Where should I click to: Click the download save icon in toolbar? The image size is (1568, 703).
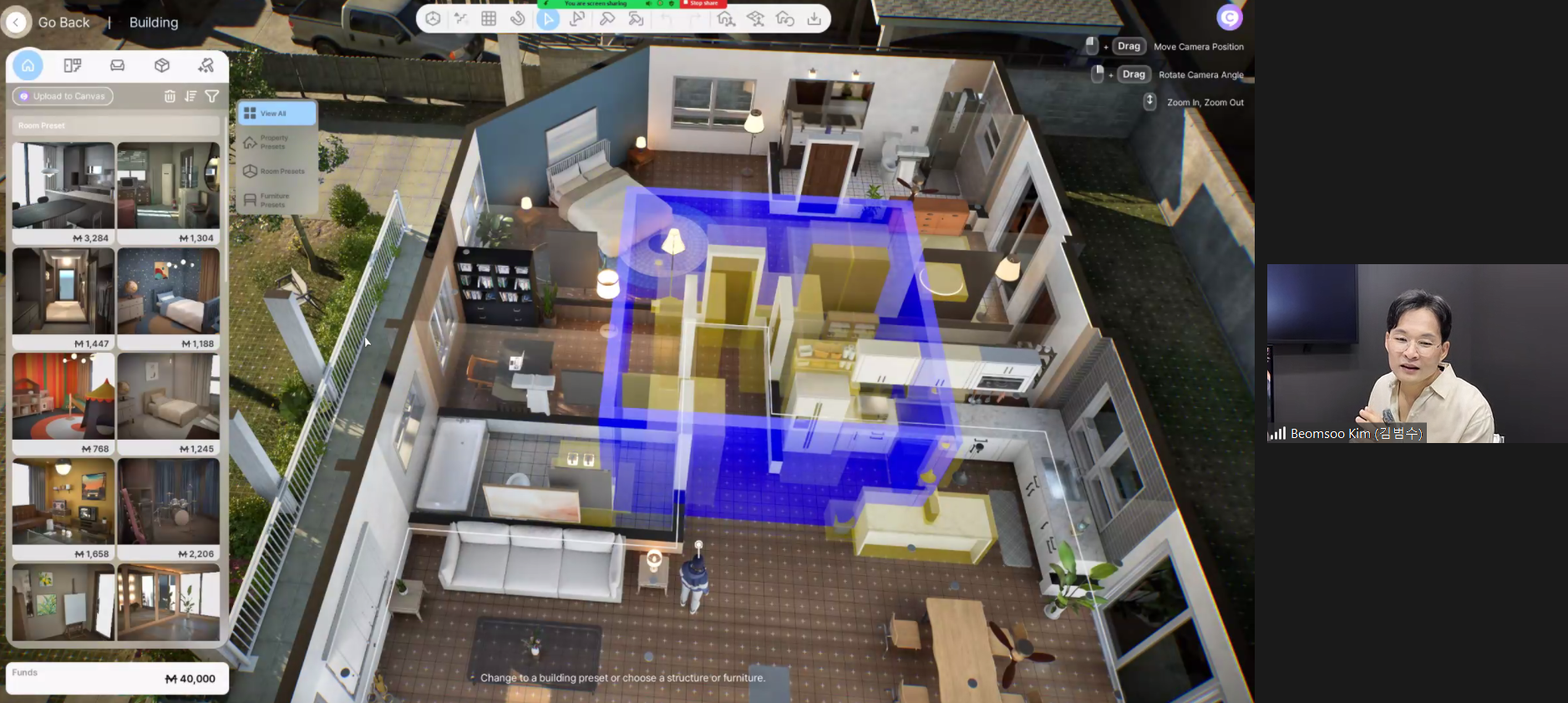(814, 18)
